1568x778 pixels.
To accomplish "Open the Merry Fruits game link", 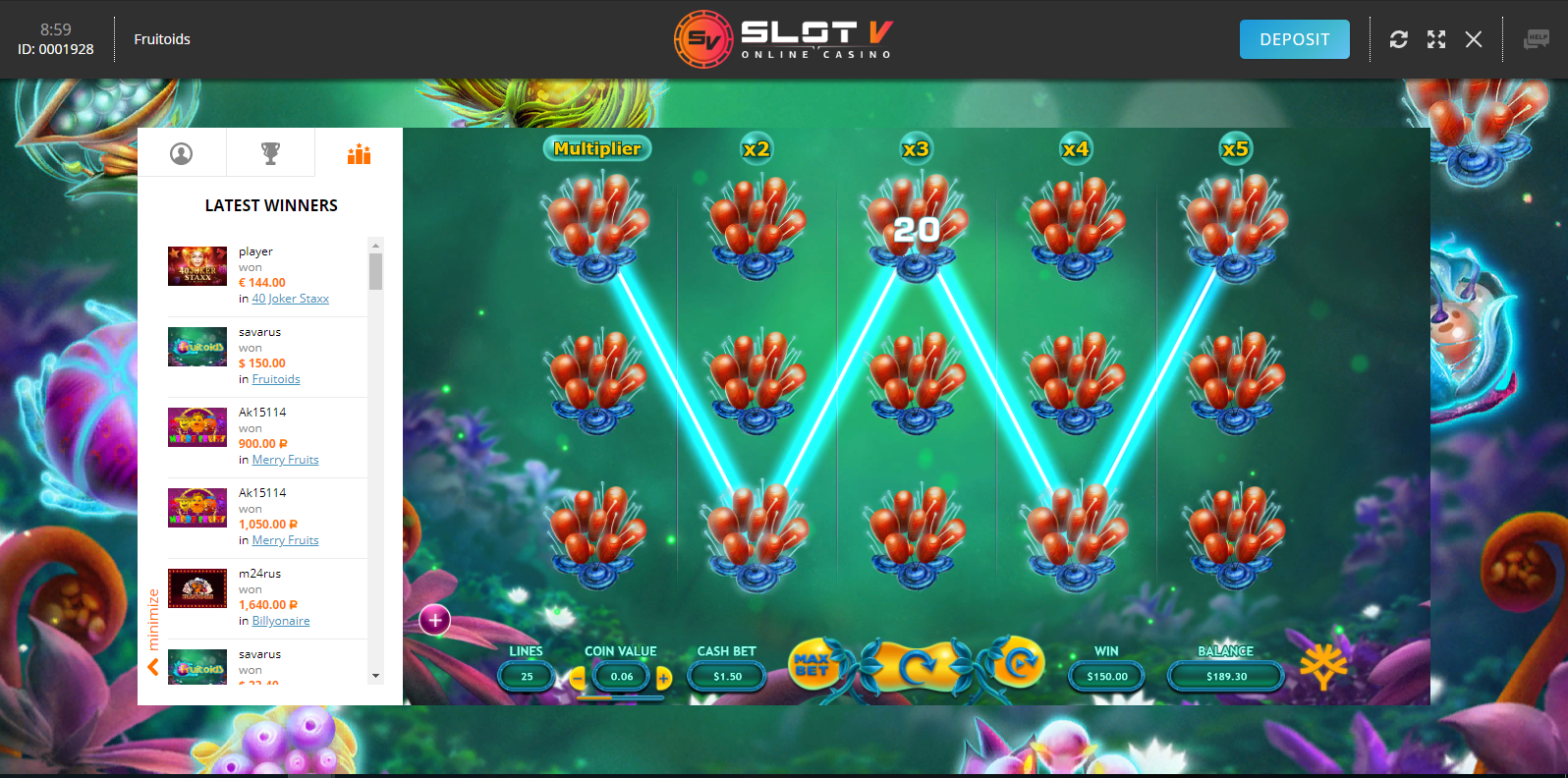I will click(x=285, y=459).
